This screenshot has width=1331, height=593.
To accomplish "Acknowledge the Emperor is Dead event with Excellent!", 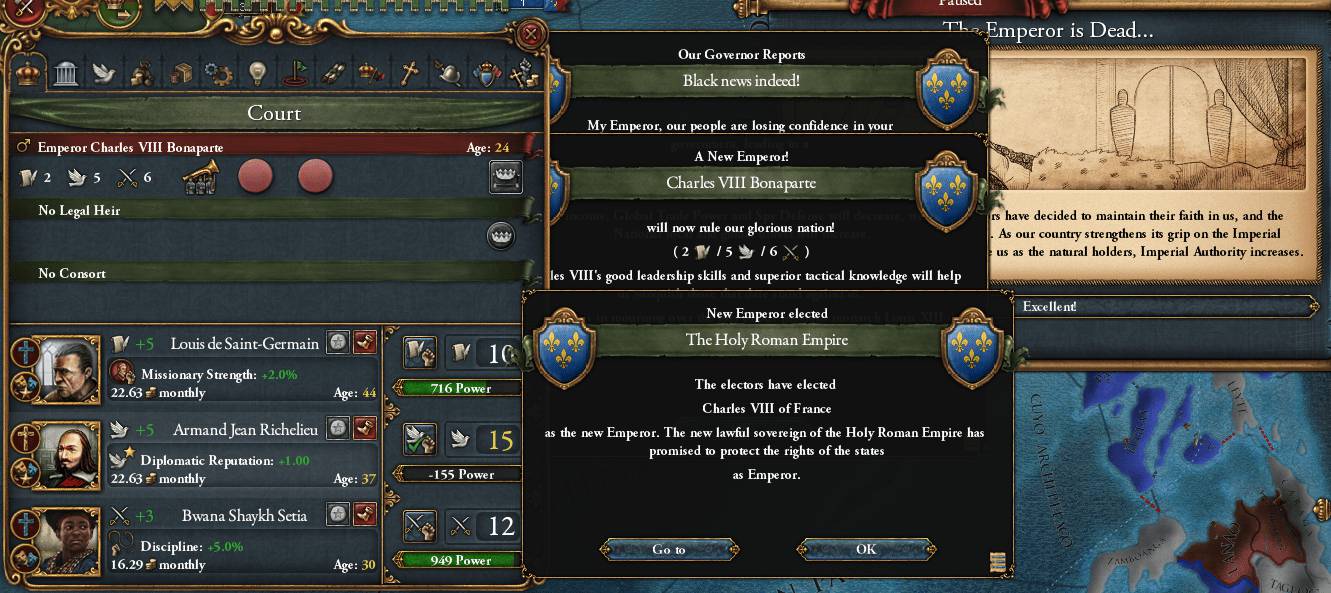I will click(x=1050, y=307).
